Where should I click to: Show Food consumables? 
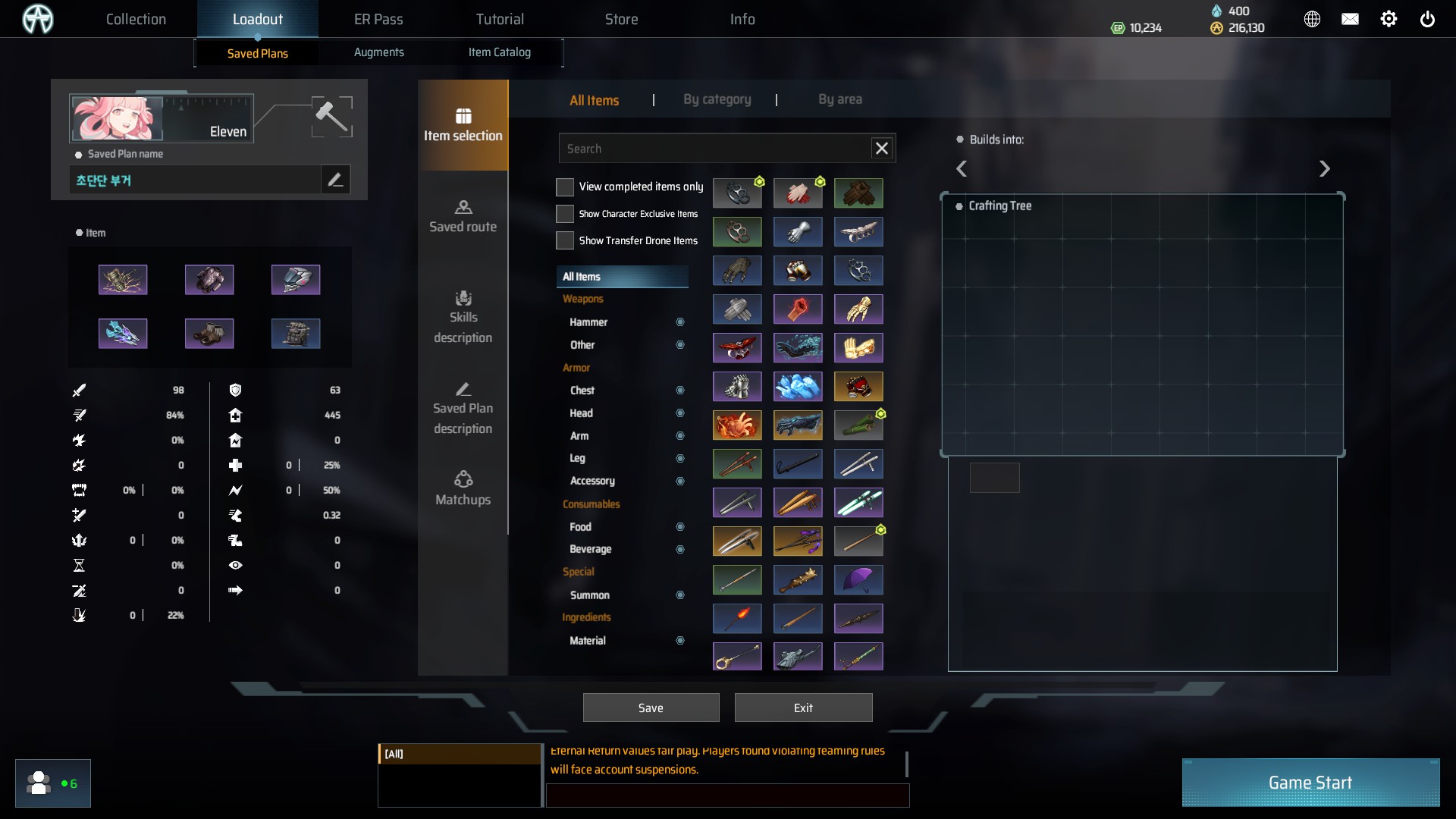(x=580, y=527)
